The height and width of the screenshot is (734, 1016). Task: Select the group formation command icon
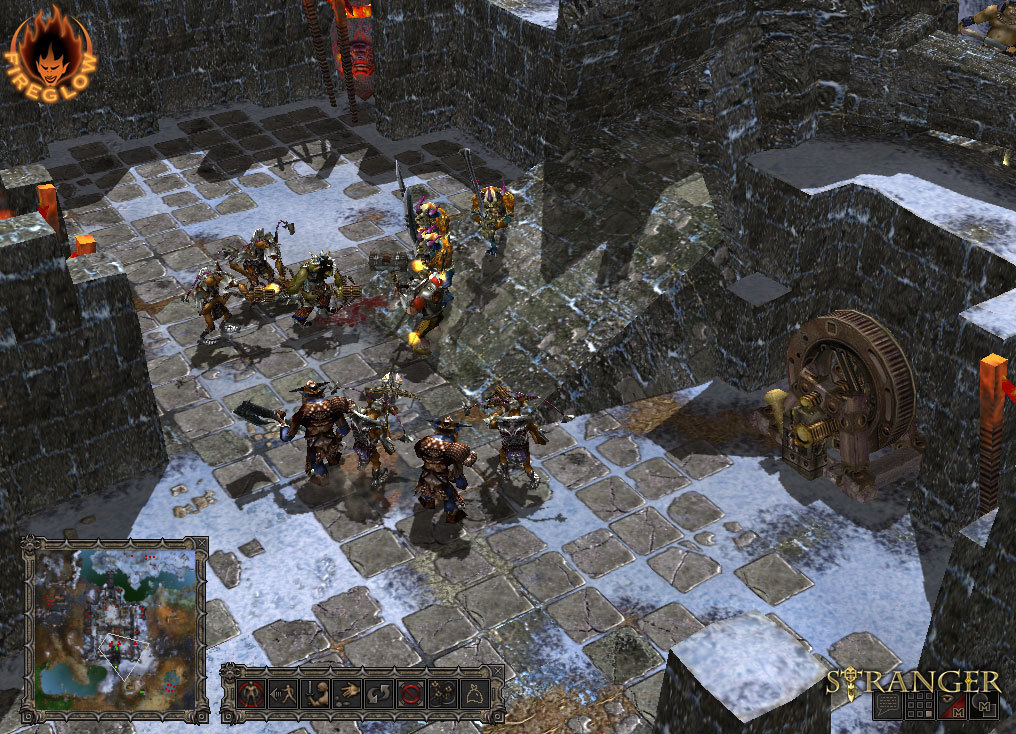441,693
